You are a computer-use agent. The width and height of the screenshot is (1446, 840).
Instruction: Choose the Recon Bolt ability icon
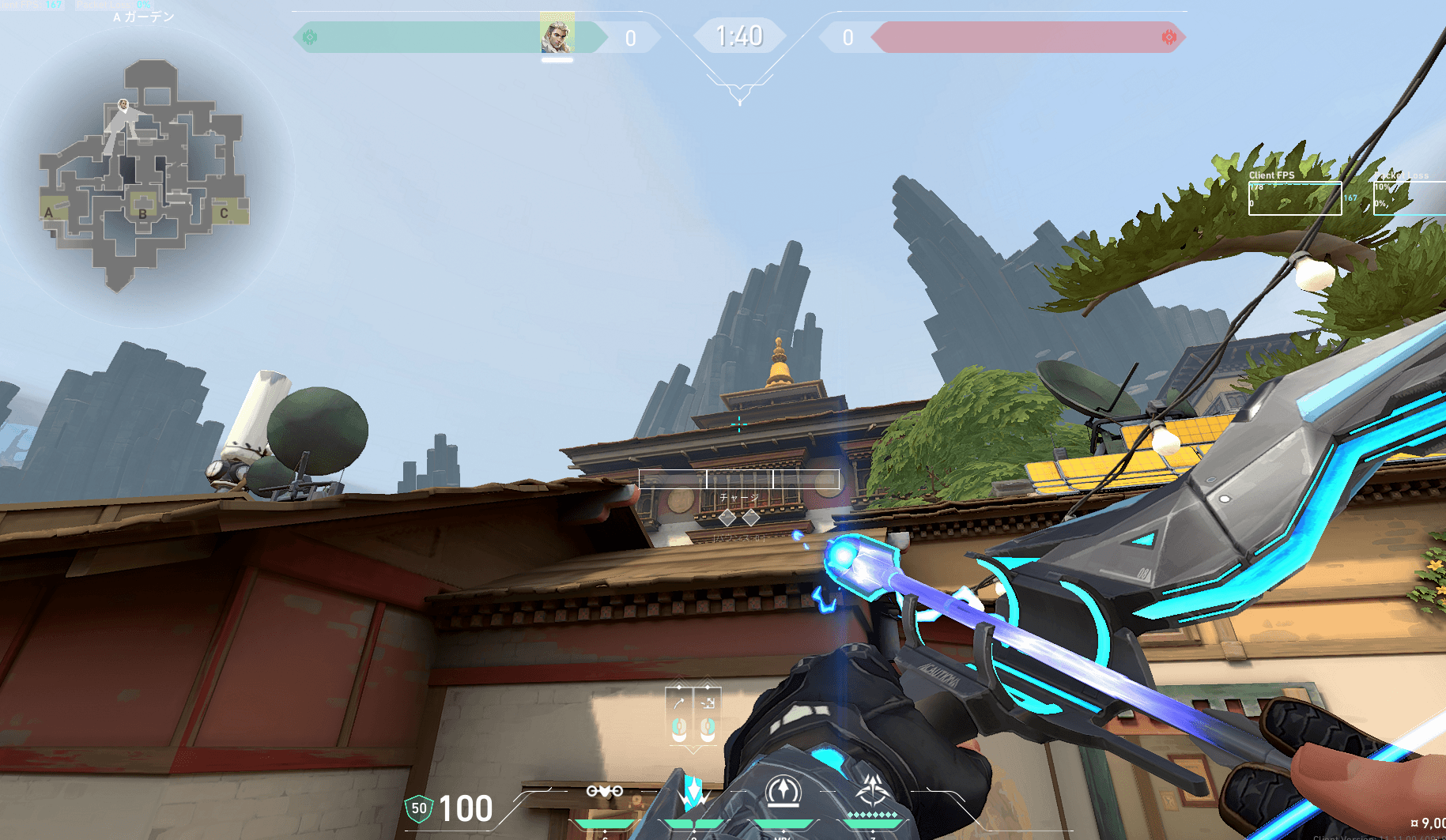point(783,791)
